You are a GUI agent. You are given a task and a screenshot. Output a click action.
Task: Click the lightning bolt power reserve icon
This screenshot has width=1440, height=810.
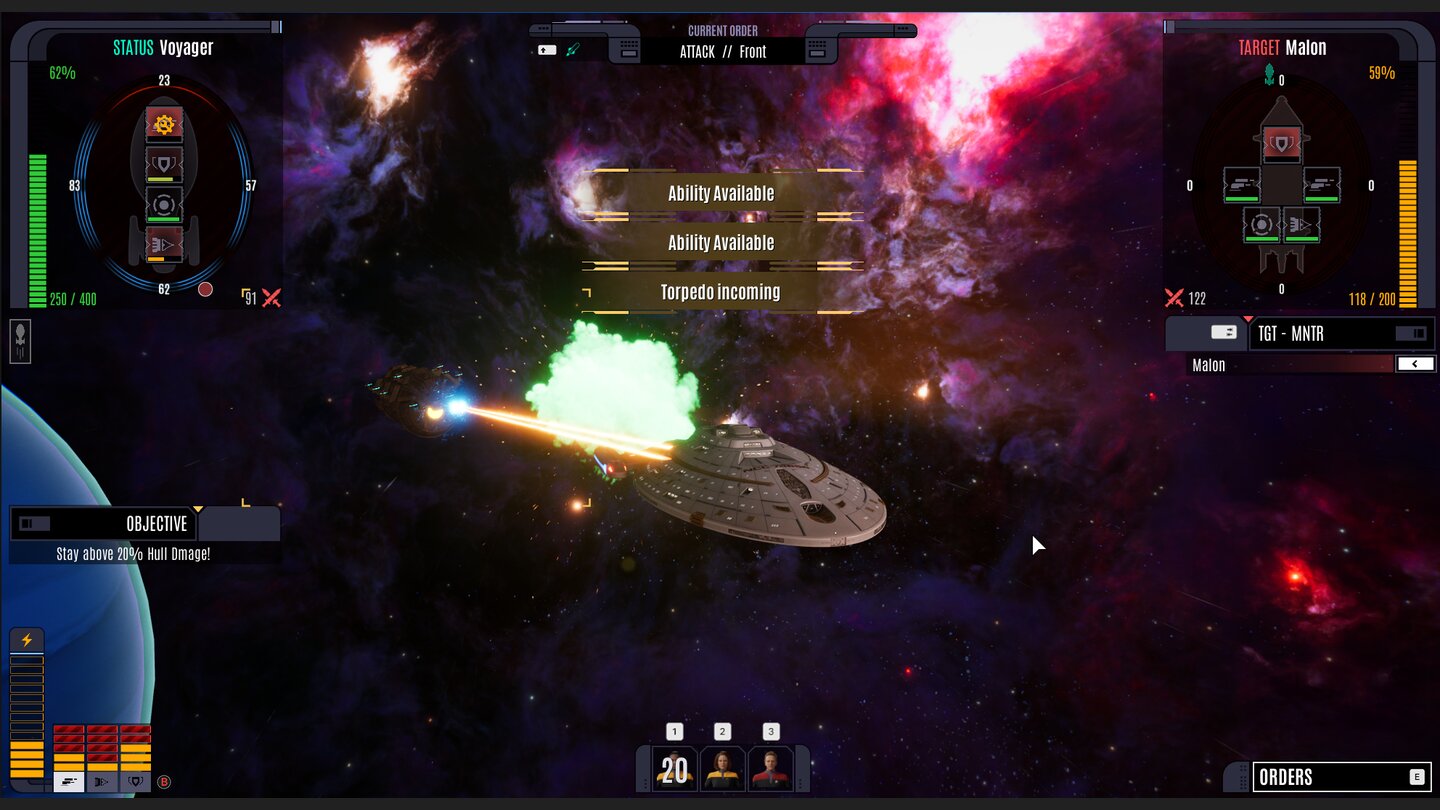[27, 641]
